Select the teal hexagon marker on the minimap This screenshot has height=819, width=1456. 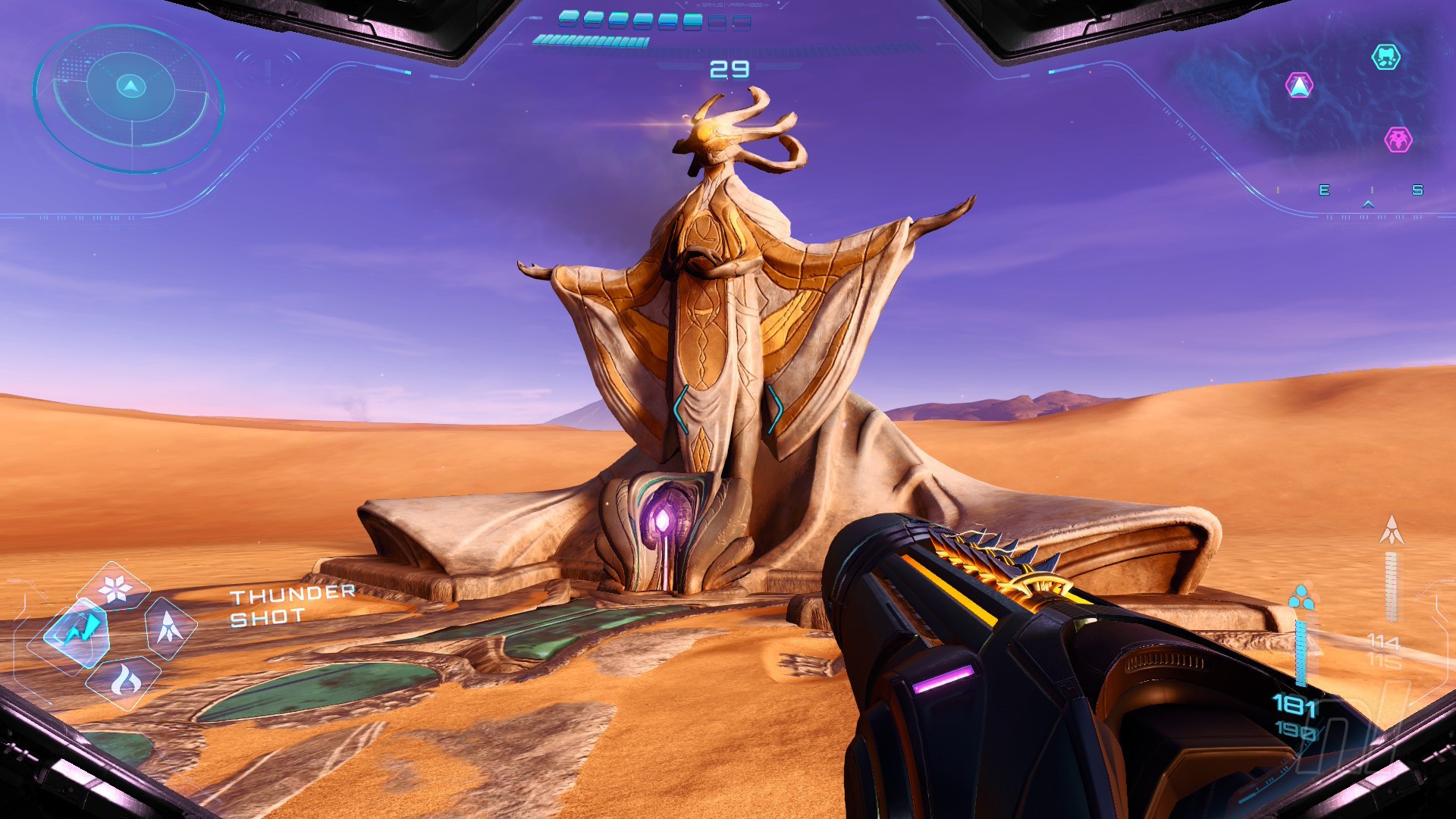[x=1385, y=57]
